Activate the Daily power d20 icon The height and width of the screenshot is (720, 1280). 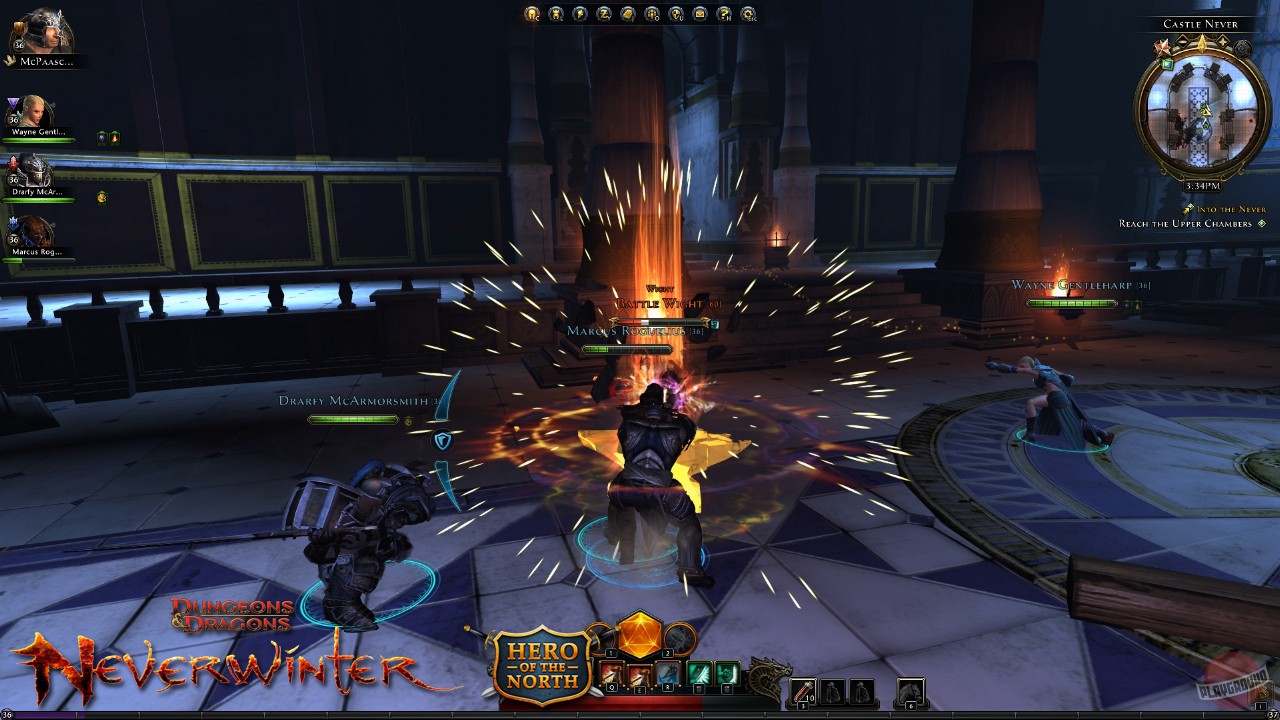pos(640,637)
